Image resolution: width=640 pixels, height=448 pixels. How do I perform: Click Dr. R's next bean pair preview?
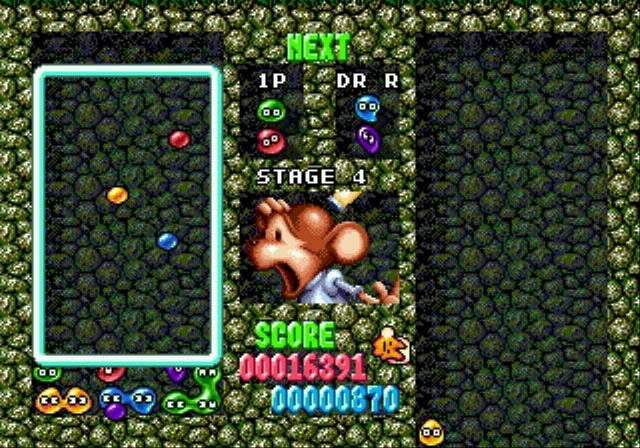click(368, 122)
